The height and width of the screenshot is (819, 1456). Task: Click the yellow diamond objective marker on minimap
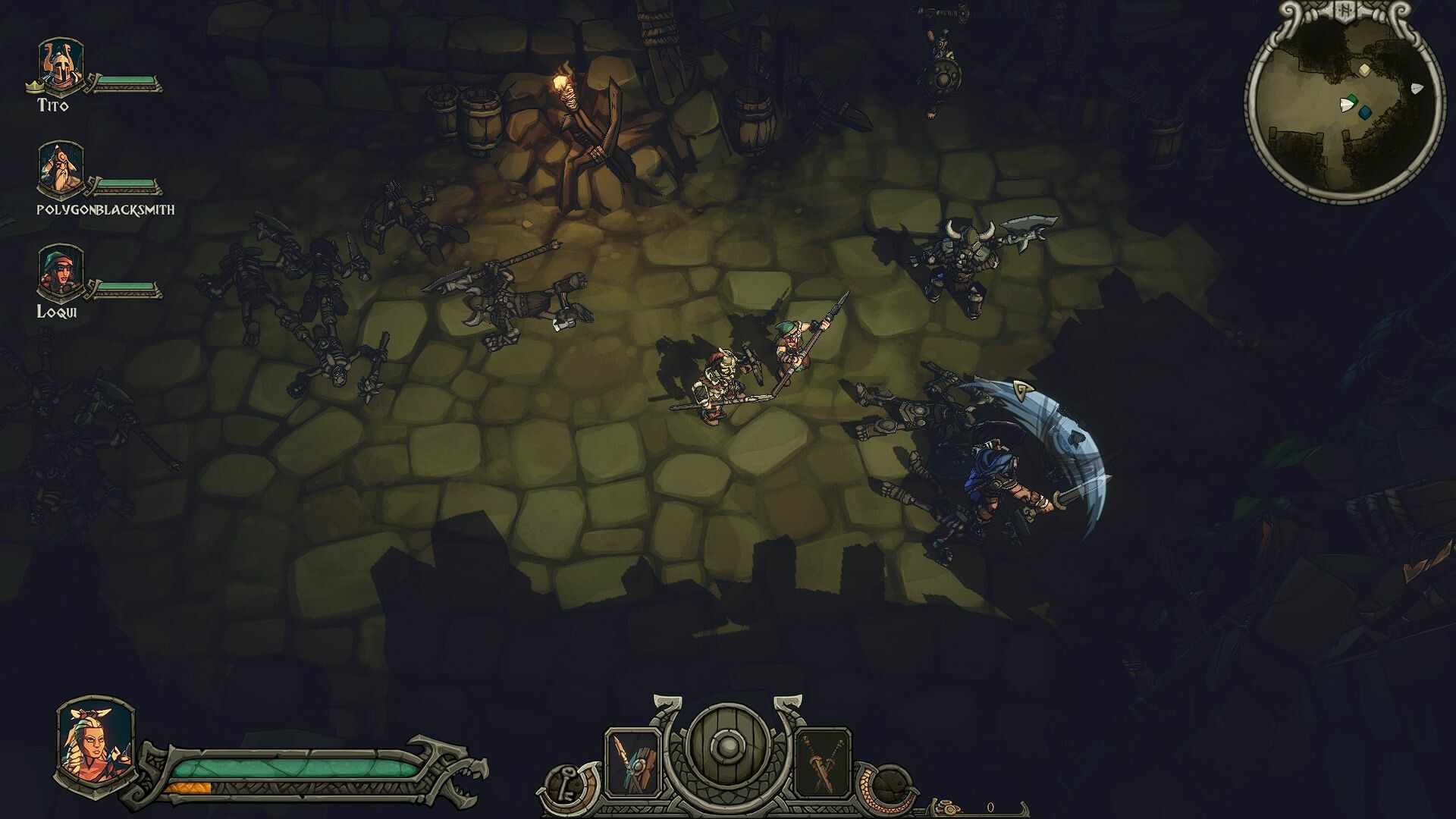point(1364,71)
